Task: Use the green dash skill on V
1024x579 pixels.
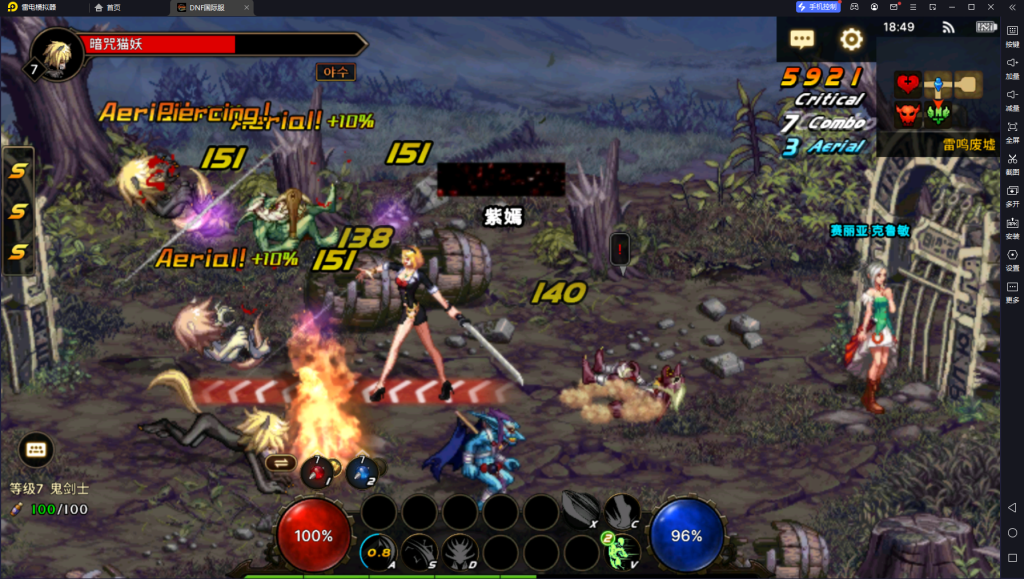Action: point(621,551)
